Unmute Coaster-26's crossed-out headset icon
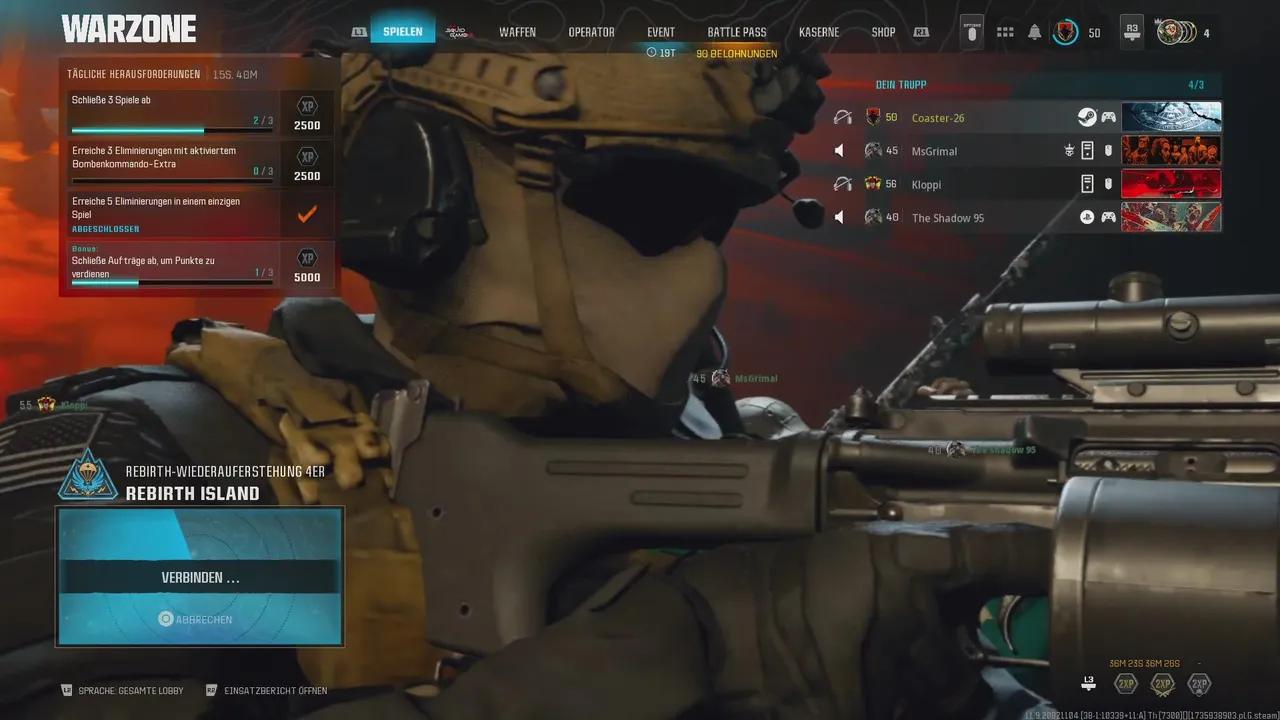Screen dimensions: 1280x720 [x=844, y=117]
